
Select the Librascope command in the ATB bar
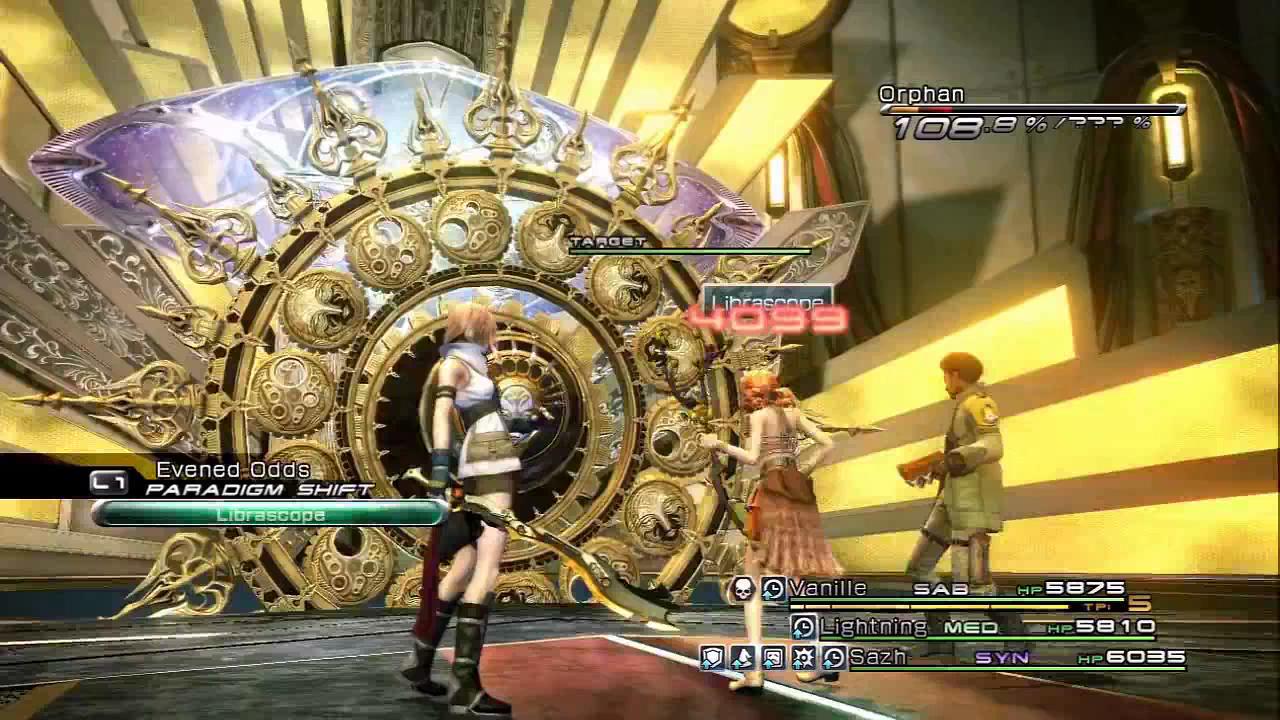click(270, 514)
